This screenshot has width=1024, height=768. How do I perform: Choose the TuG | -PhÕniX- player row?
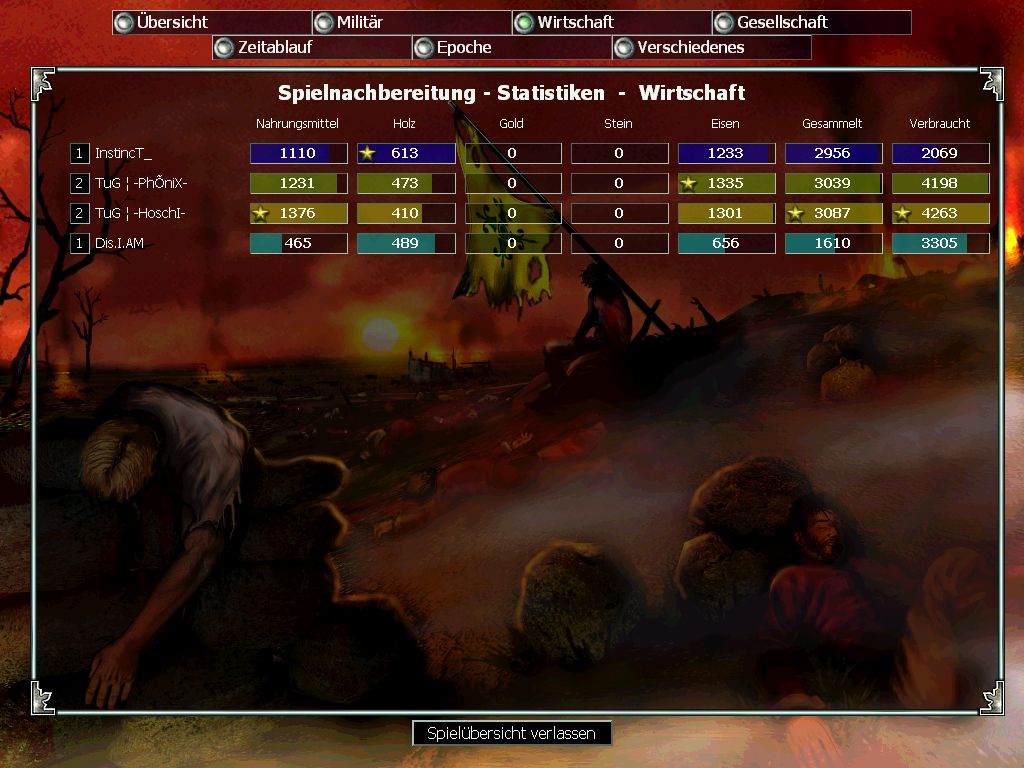(141, 183)
